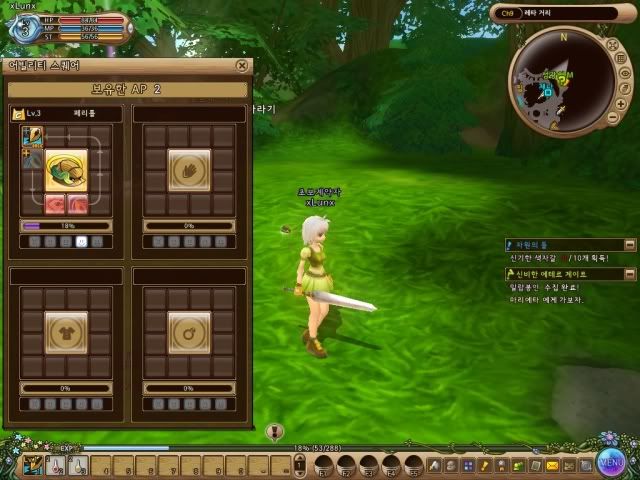Open the mail envelope icon

tap(552, 465)
